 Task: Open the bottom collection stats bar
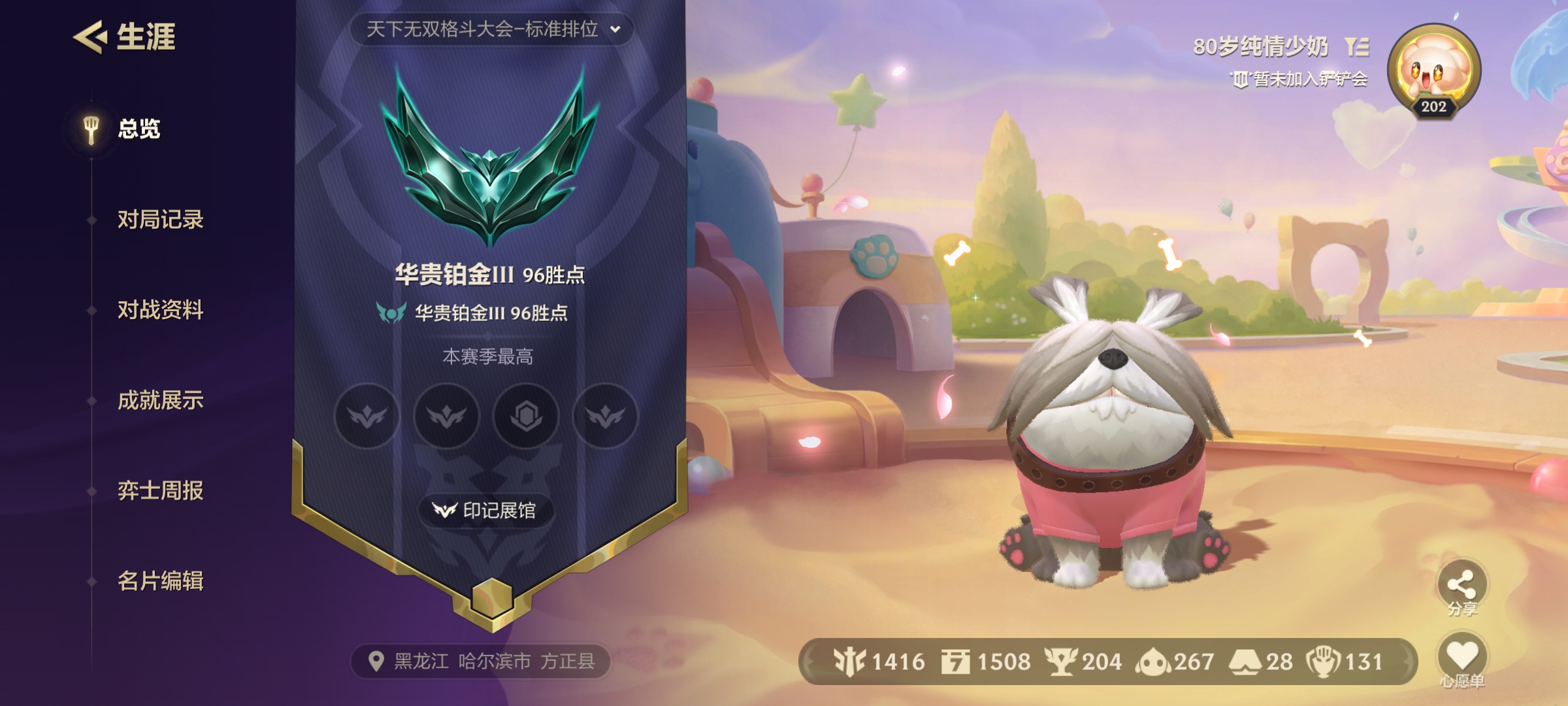click(x=1107, y=662)
